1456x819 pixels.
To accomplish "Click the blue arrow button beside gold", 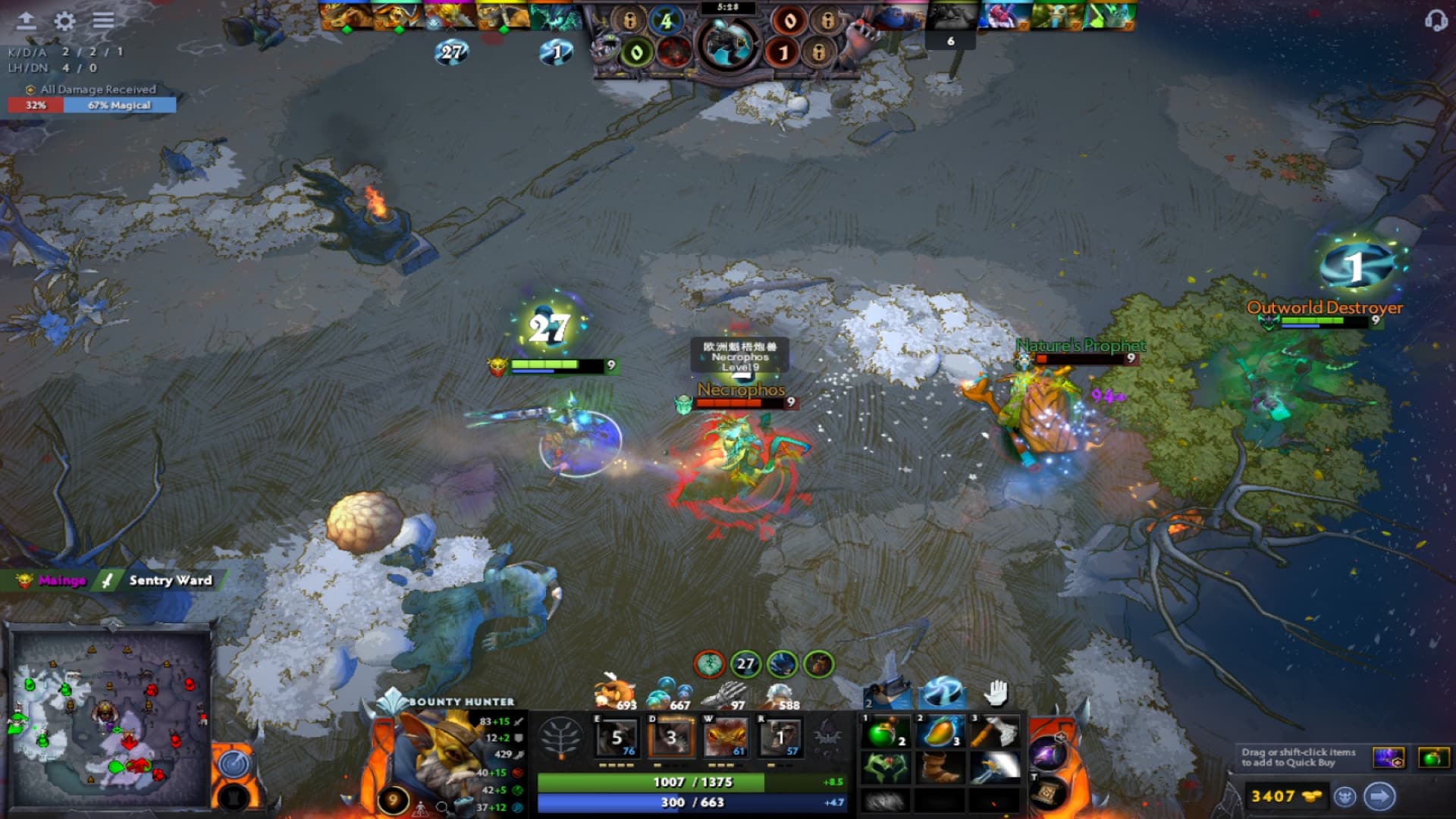I will click(1379, 796).
